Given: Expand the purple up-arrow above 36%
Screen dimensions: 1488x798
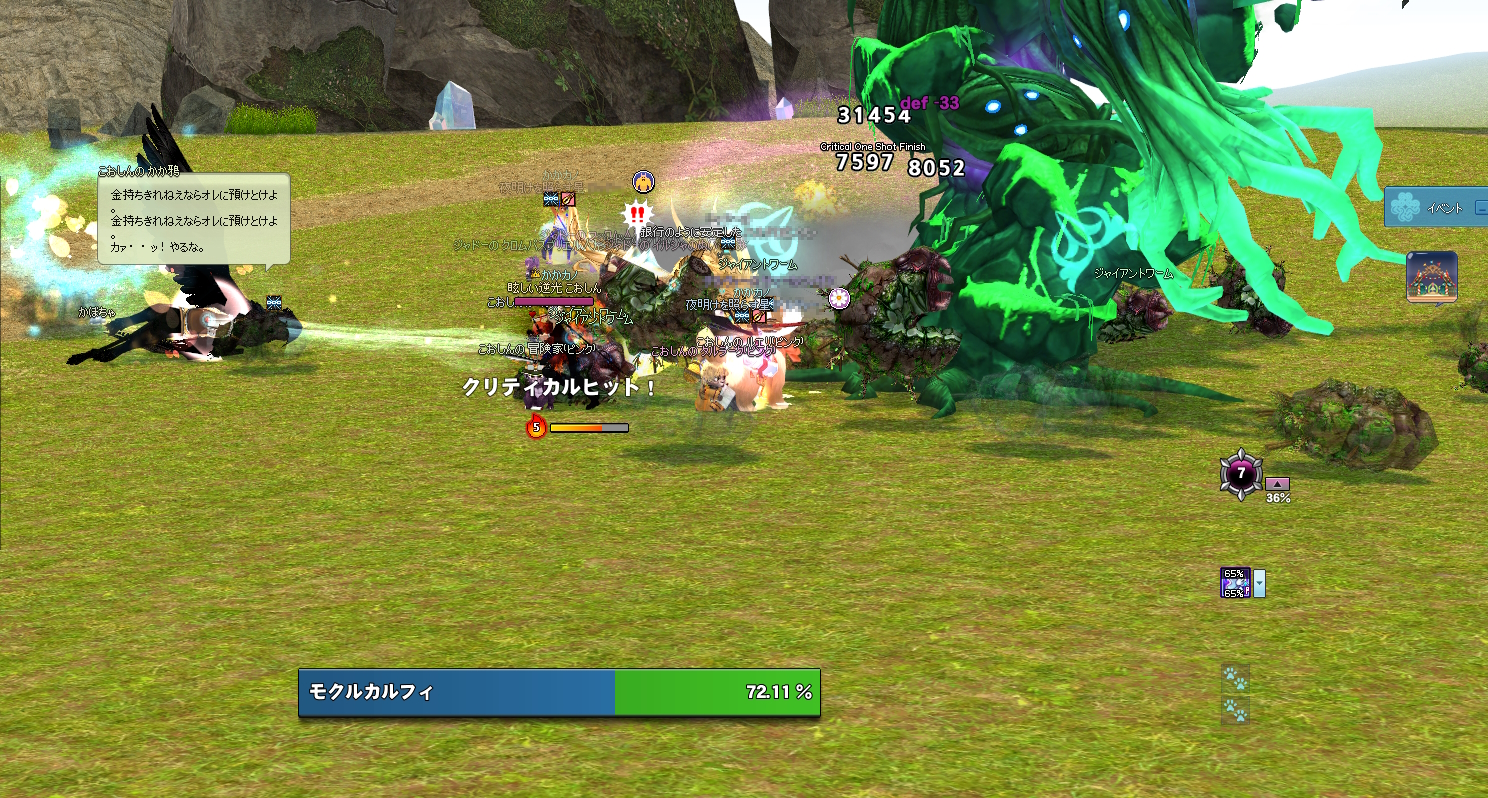Looking at the screenshot, I should pos(1277,484).
